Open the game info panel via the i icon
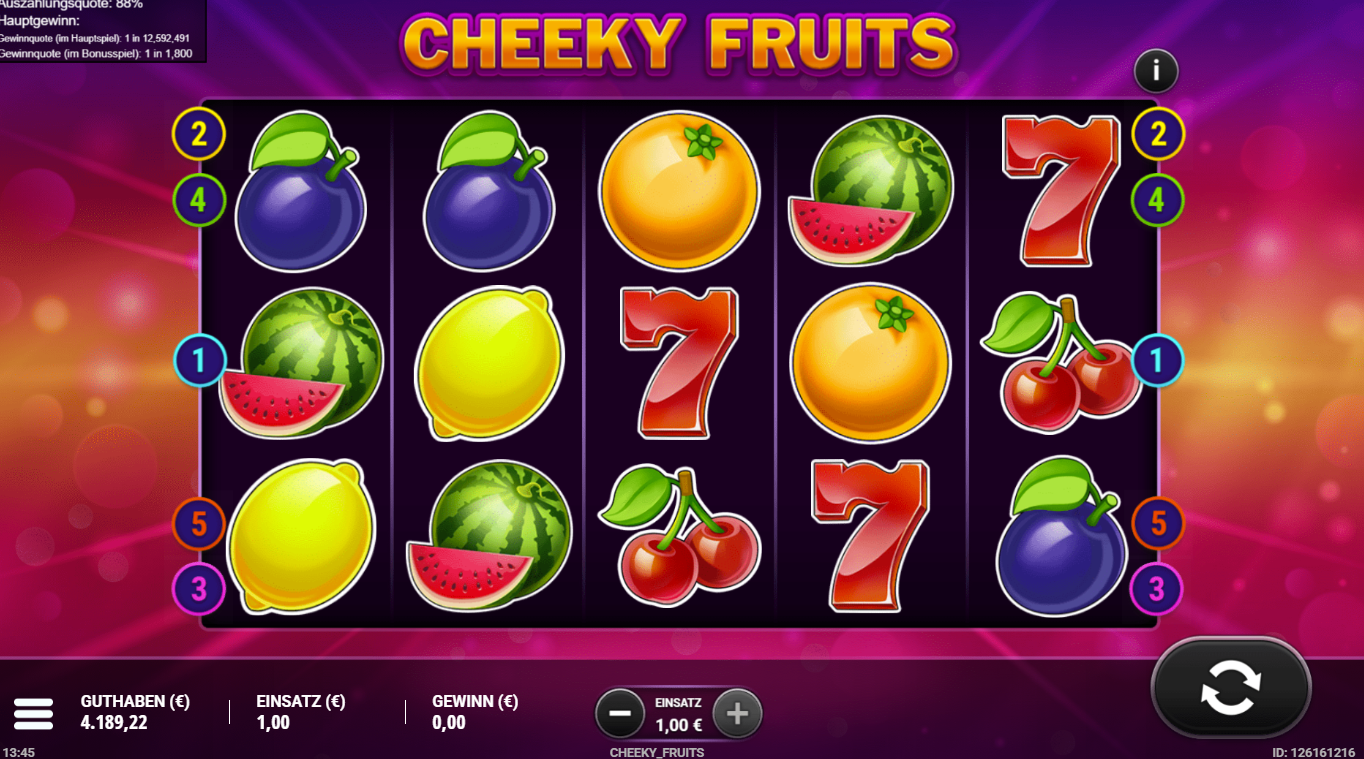The image size is (1364, 759). [x=1156, y=71]
